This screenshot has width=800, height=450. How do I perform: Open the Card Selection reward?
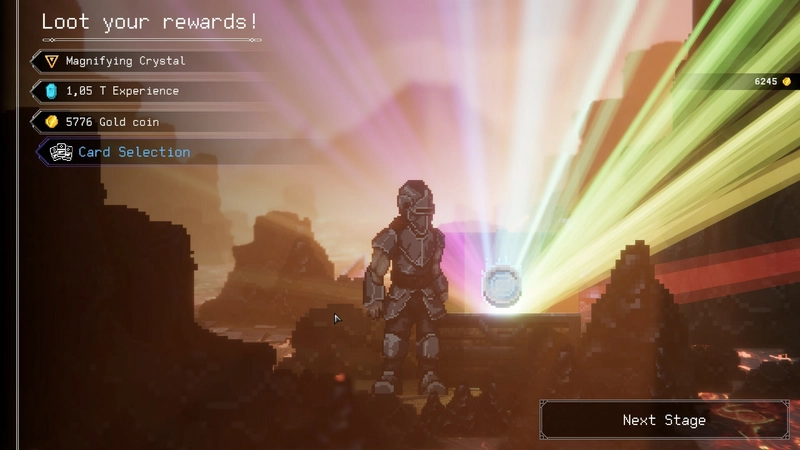[133, 152]
